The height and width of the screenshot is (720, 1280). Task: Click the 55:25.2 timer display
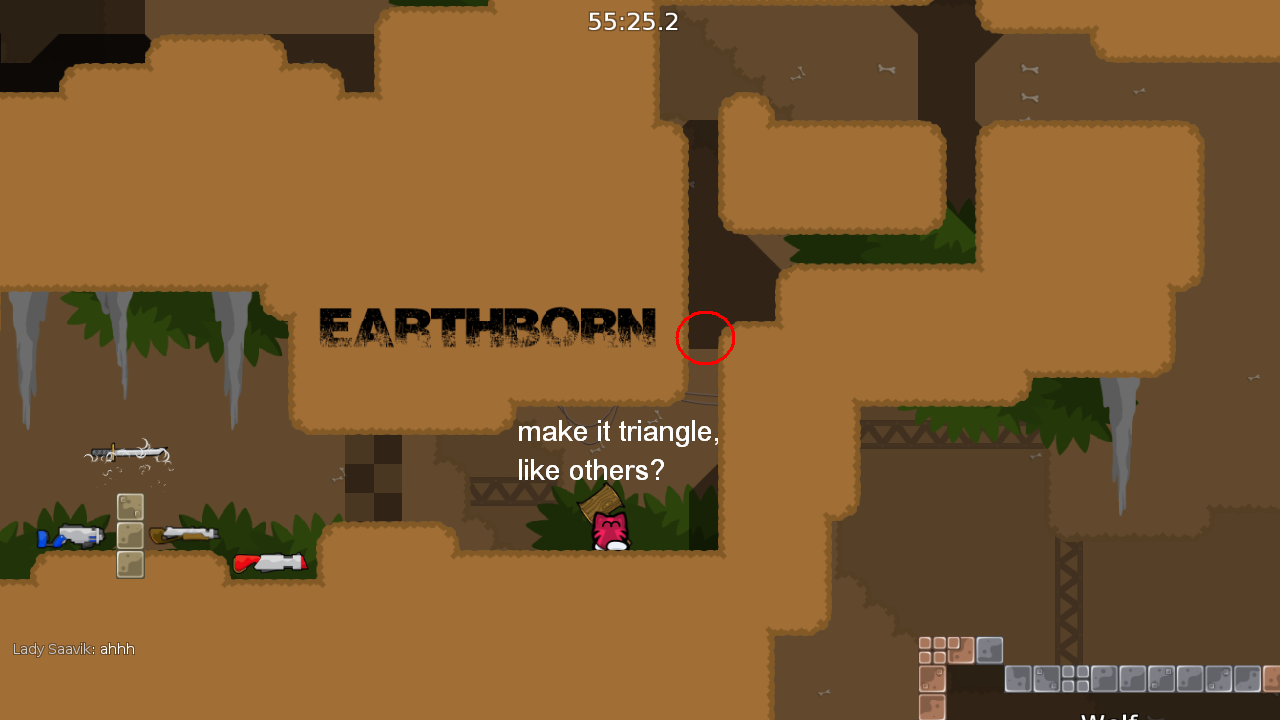coord(632,22)
